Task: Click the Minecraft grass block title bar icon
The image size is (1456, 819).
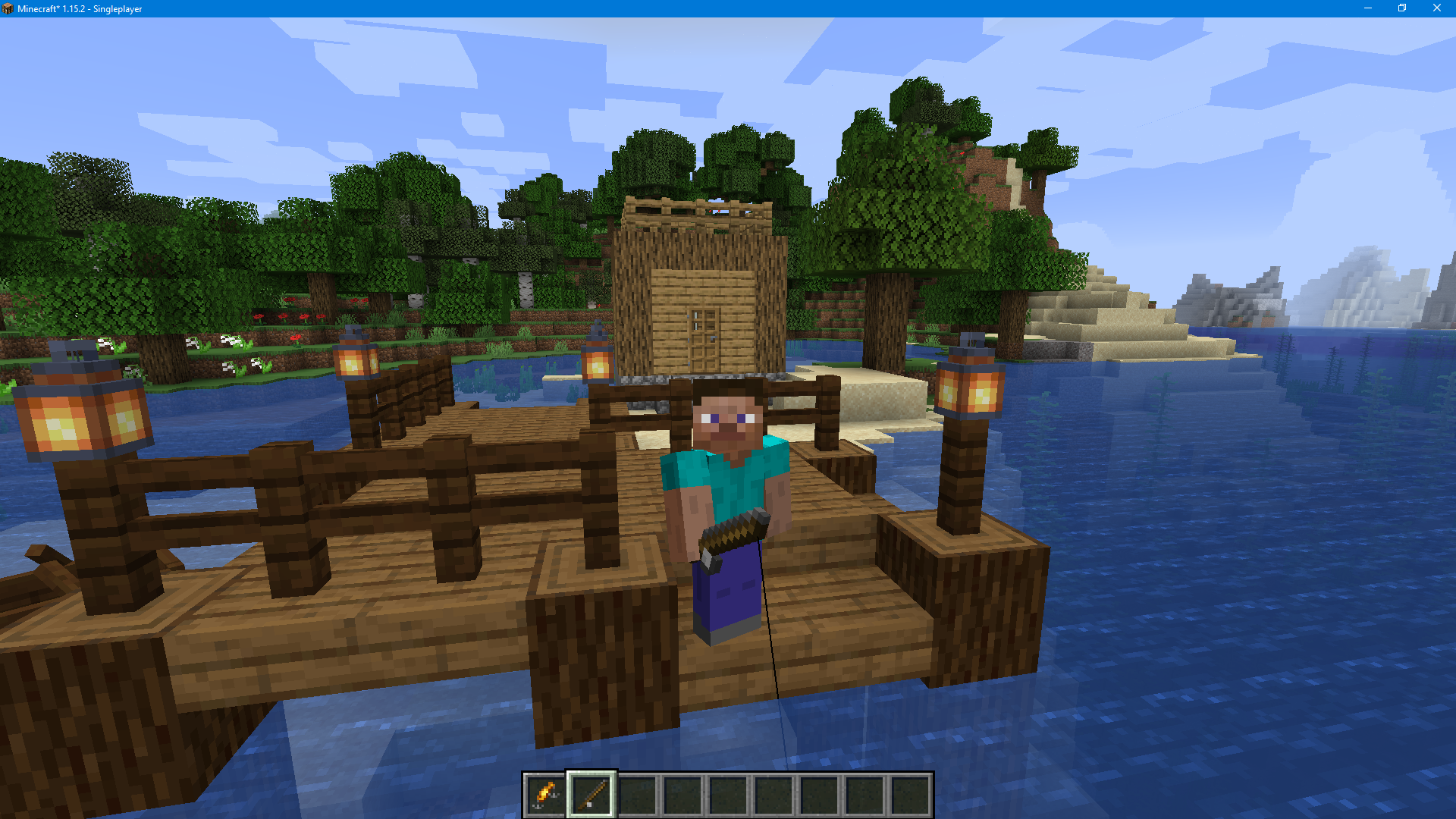Action: click(8, 8)
